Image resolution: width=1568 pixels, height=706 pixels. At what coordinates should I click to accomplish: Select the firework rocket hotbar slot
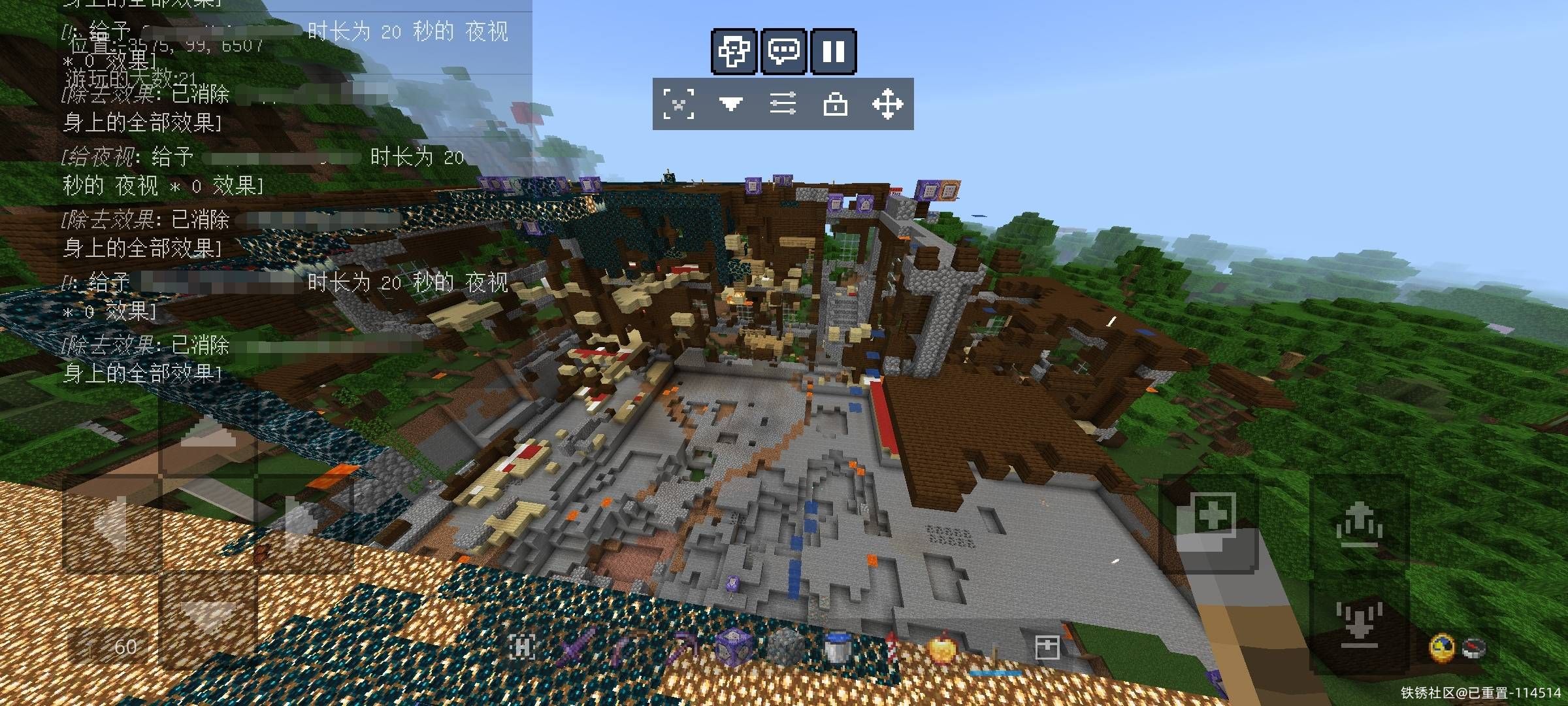[889, 647]
